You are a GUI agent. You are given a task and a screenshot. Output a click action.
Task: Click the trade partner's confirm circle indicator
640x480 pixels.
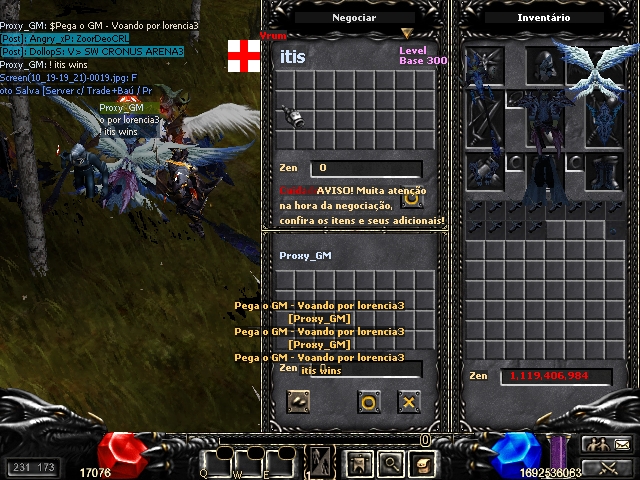pos(411,198)
